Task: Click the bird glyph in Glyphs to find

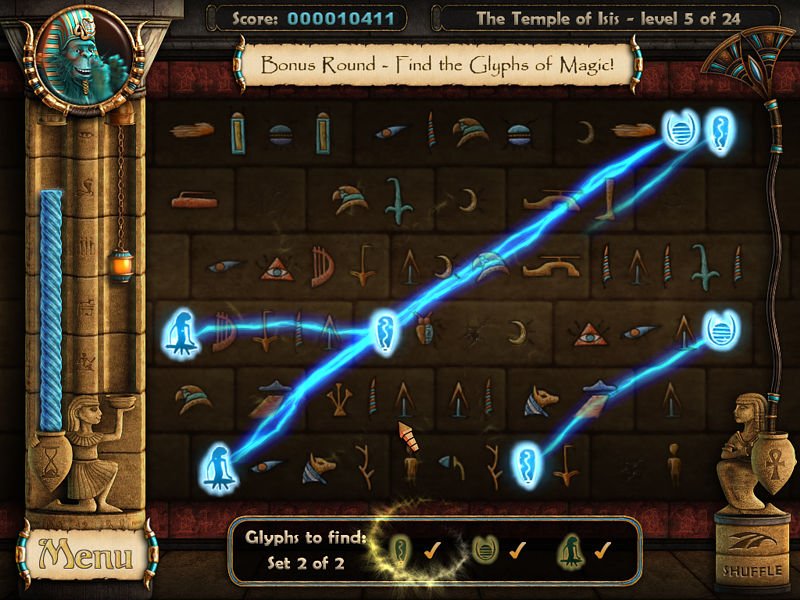Action: tap(570, 549)
